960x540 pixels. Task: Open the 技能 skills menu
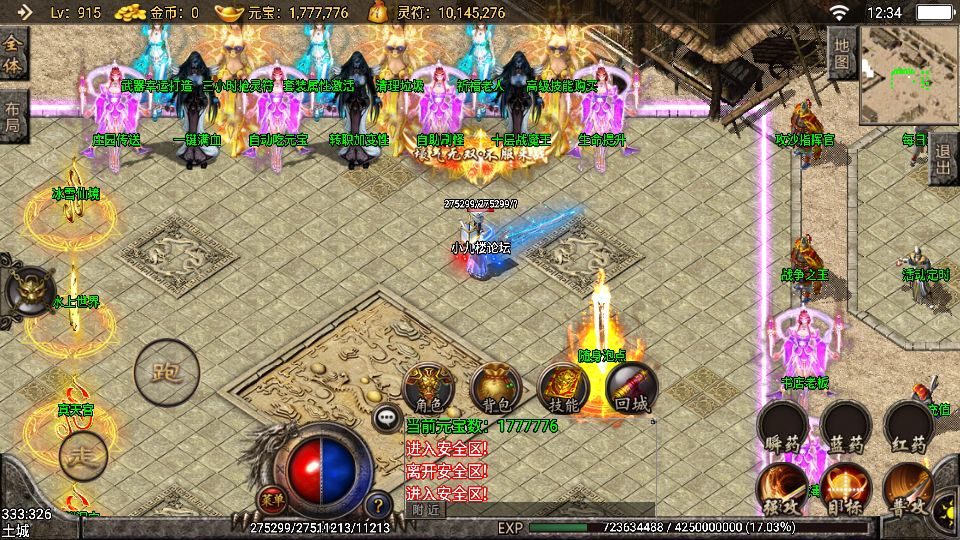(x=564, y=389)
